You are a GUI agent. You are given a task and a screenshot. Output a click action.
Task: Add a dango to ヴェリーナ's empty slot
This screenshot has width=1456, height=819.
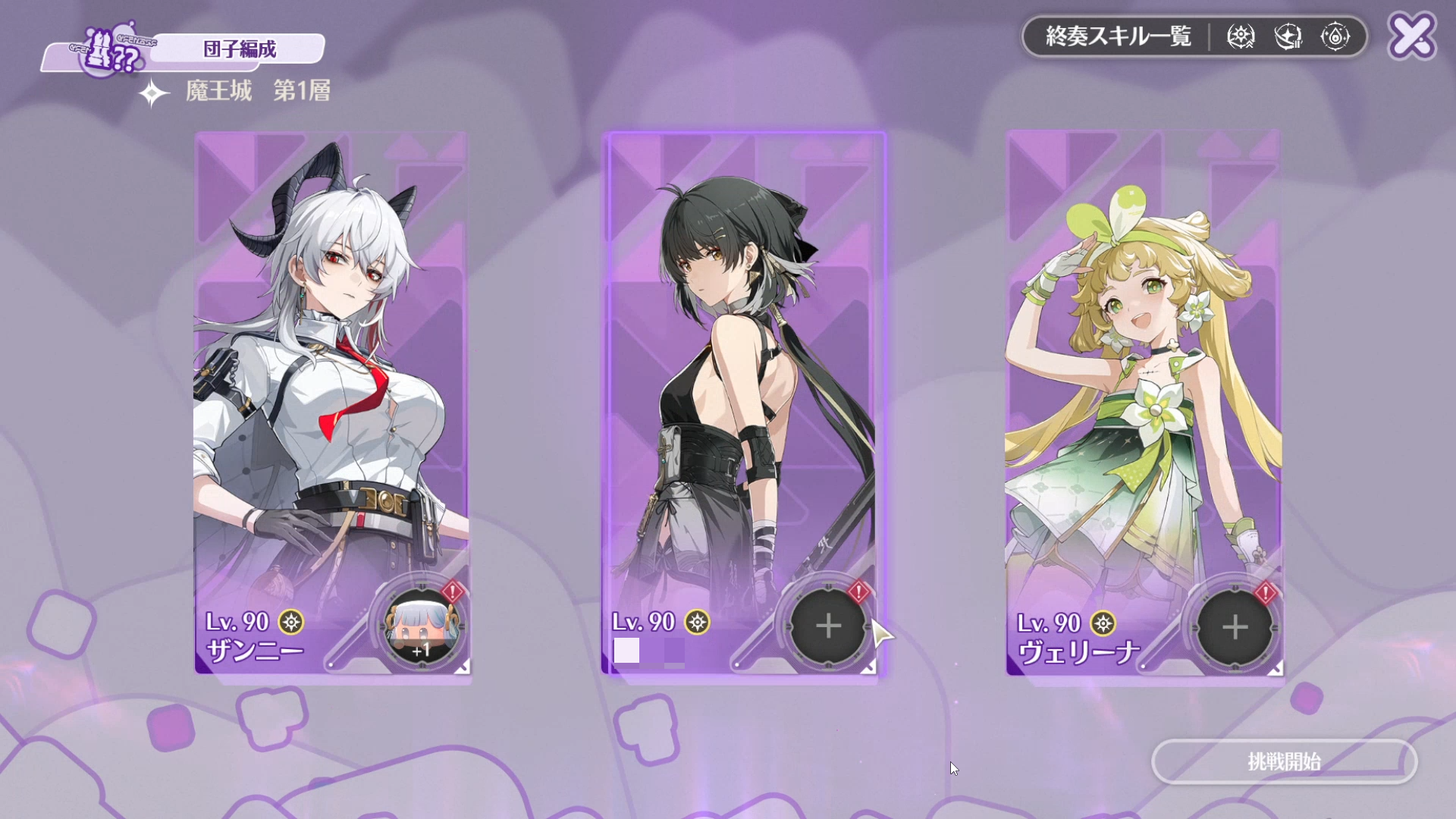tap(1235, 628)
